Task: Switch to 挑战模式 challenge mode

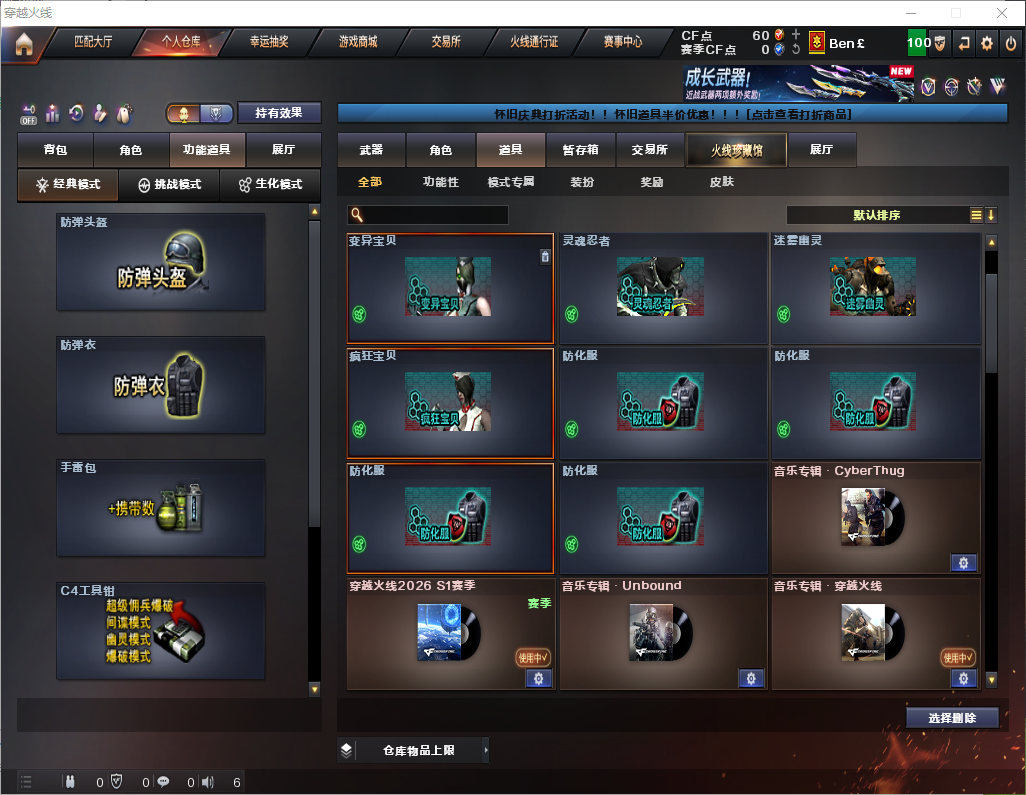Action: point(170,185)
